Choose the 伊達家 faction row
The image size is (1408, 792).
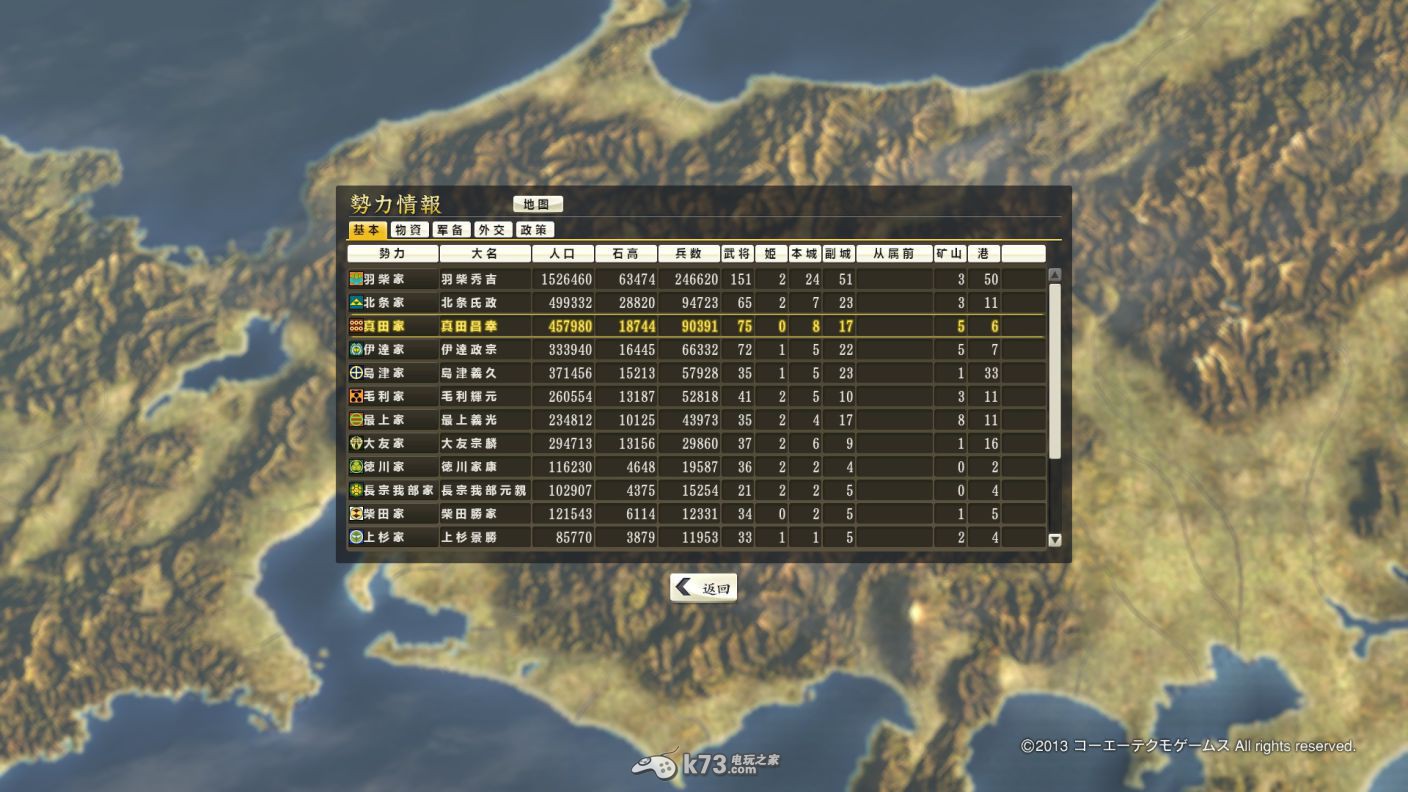tap(392, 349)
